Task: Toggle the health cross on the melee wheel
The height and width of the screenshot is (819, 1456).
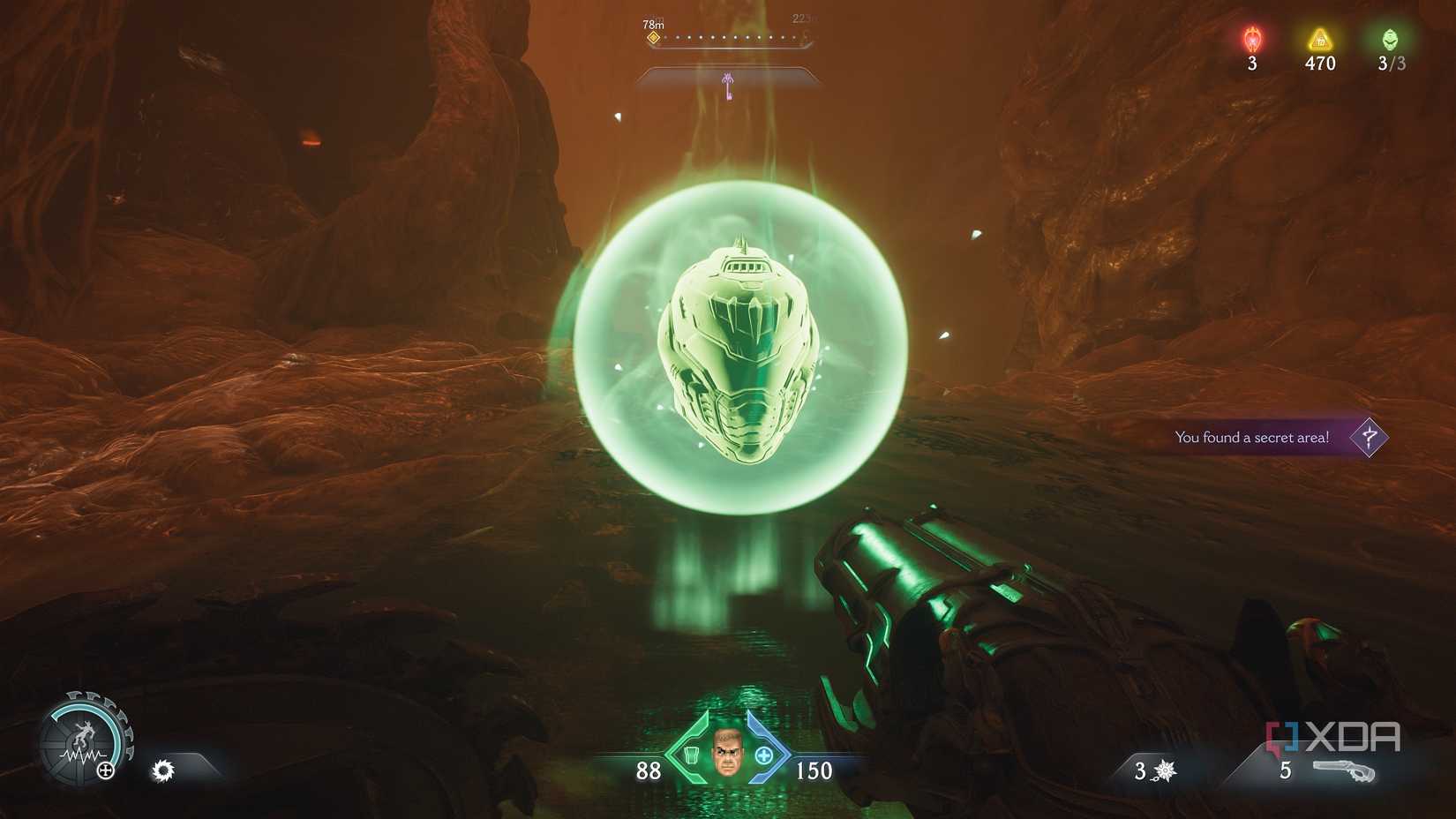Action: (x=105, y=769)
